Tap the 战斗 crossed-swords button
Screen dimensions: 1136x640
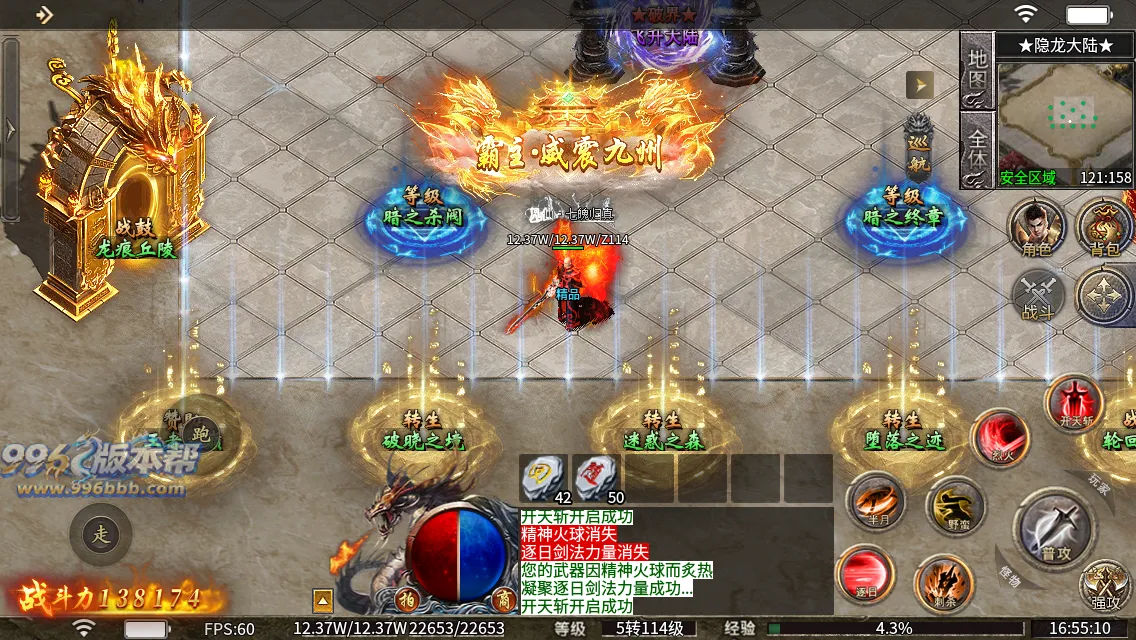[1038, 298]
